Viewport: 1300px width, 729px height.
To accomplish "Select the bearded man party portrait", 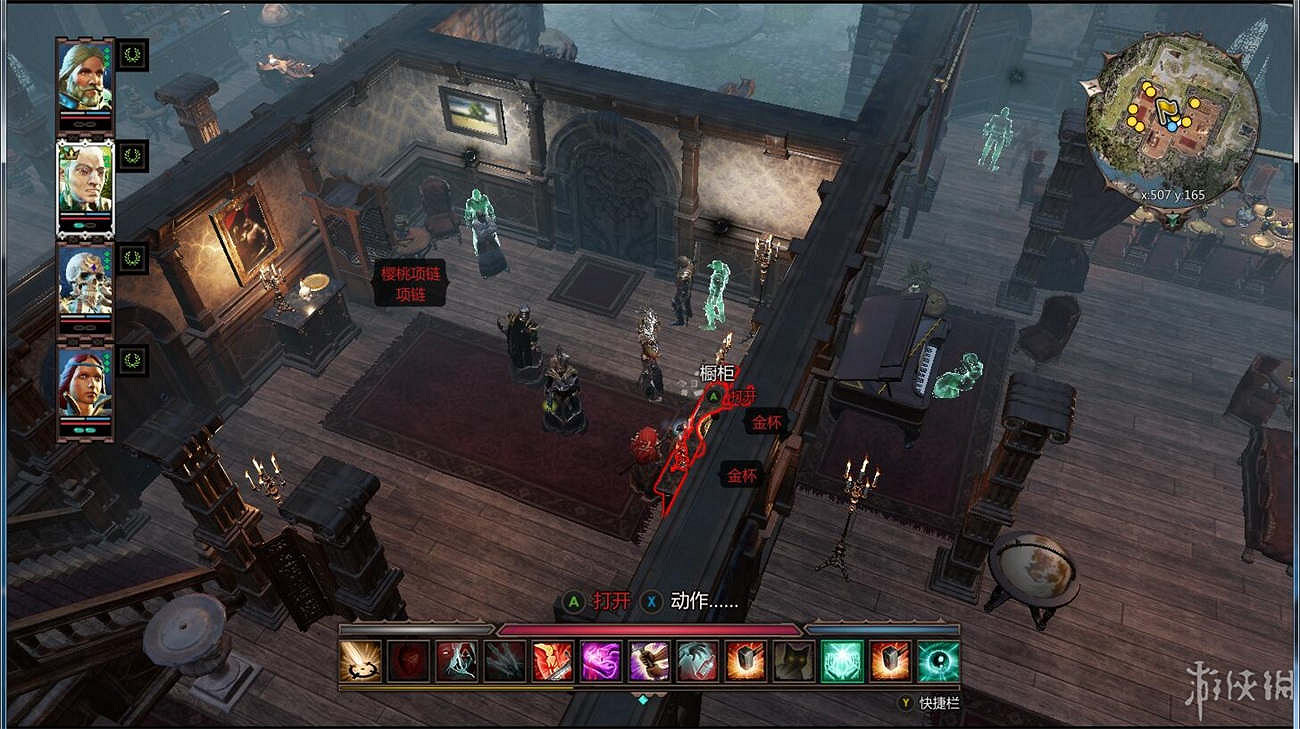I will pyautogui.click(x=85, y=78).
